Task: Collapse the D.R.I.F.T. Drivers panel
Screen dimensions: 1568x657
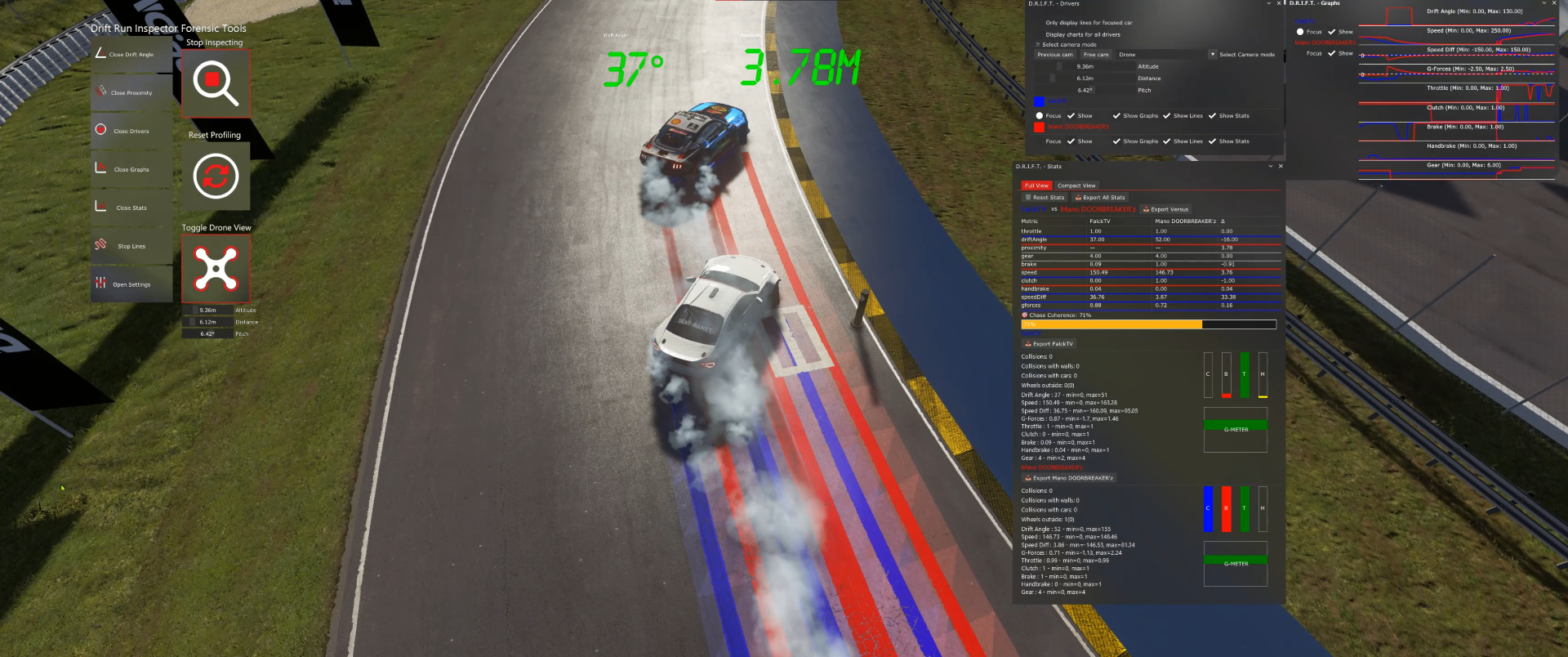Action: tap(1268, 3)
